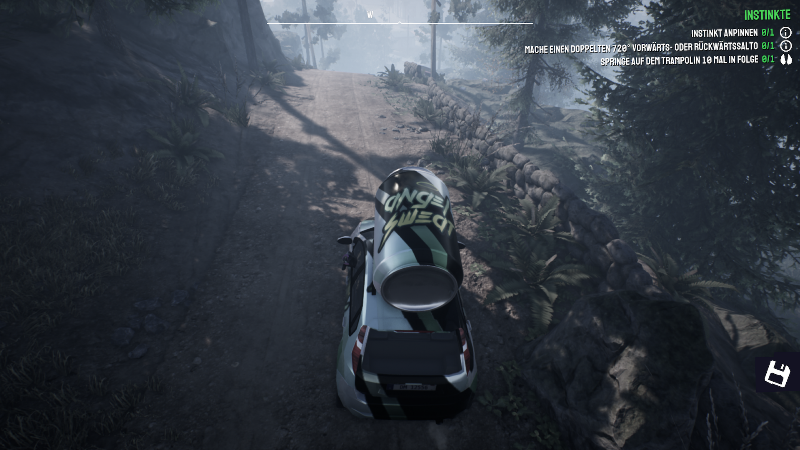Open the Instinkte objectives header
Image resolution: width=800 pixels, height=450 pixels.
point(767,15)
